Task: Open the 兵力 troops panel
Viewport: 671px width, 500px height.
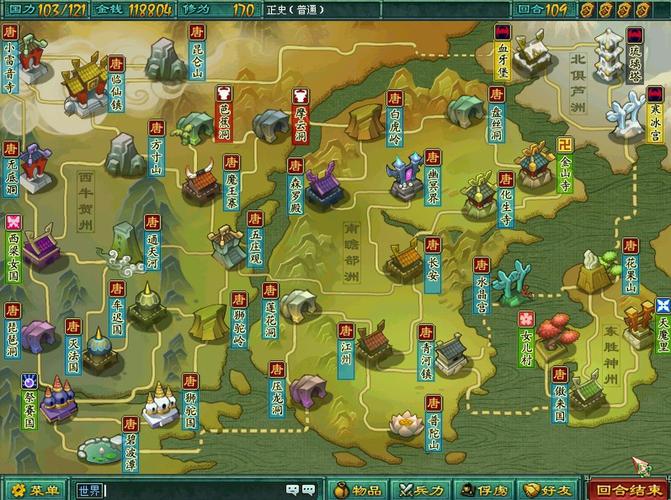Action: 421,490
